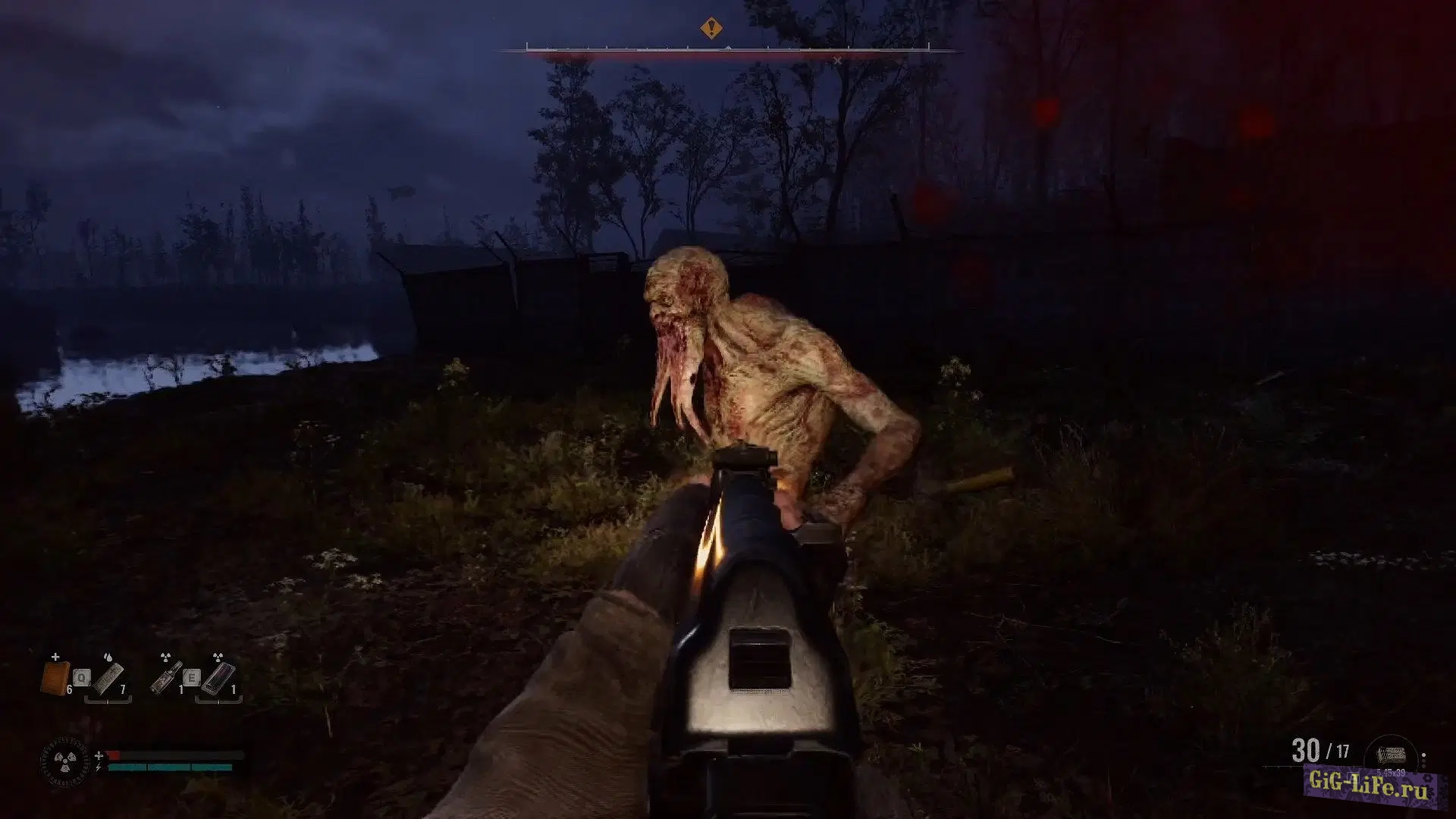Click the yellow quest marker on compass
The height and width of the screenshot is (819, 1456).
click(711, 30)
